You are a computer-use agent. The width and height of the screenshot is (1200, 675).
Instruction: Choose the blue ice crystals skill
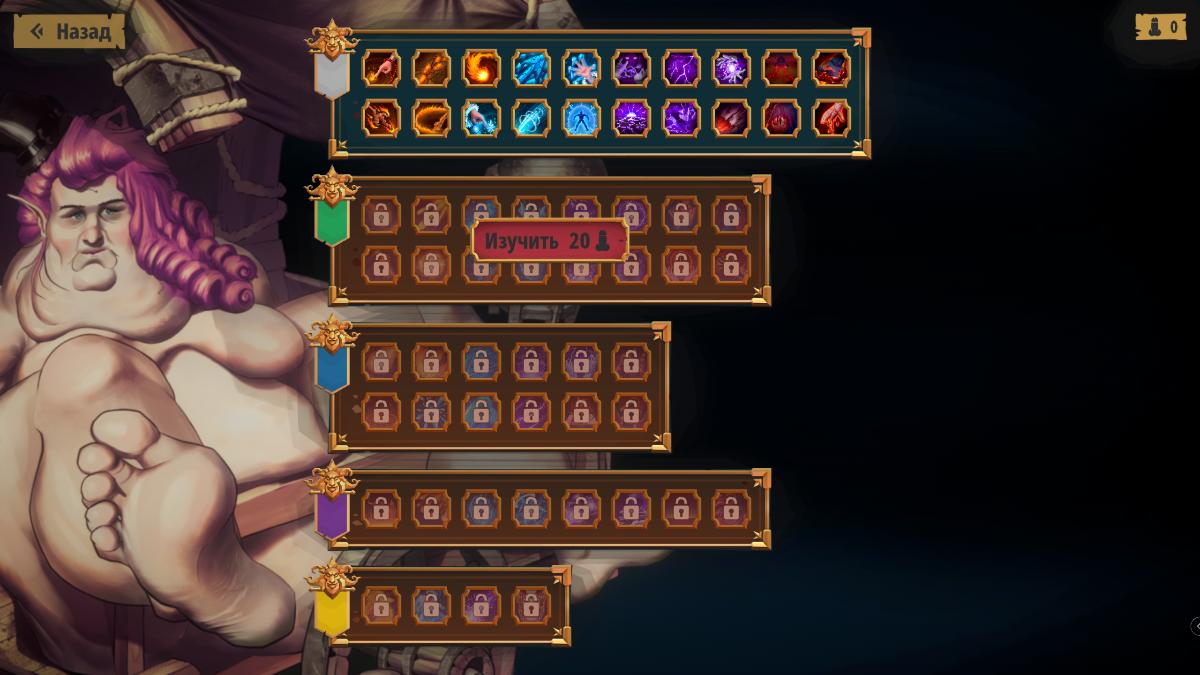(x=531, y=69)
